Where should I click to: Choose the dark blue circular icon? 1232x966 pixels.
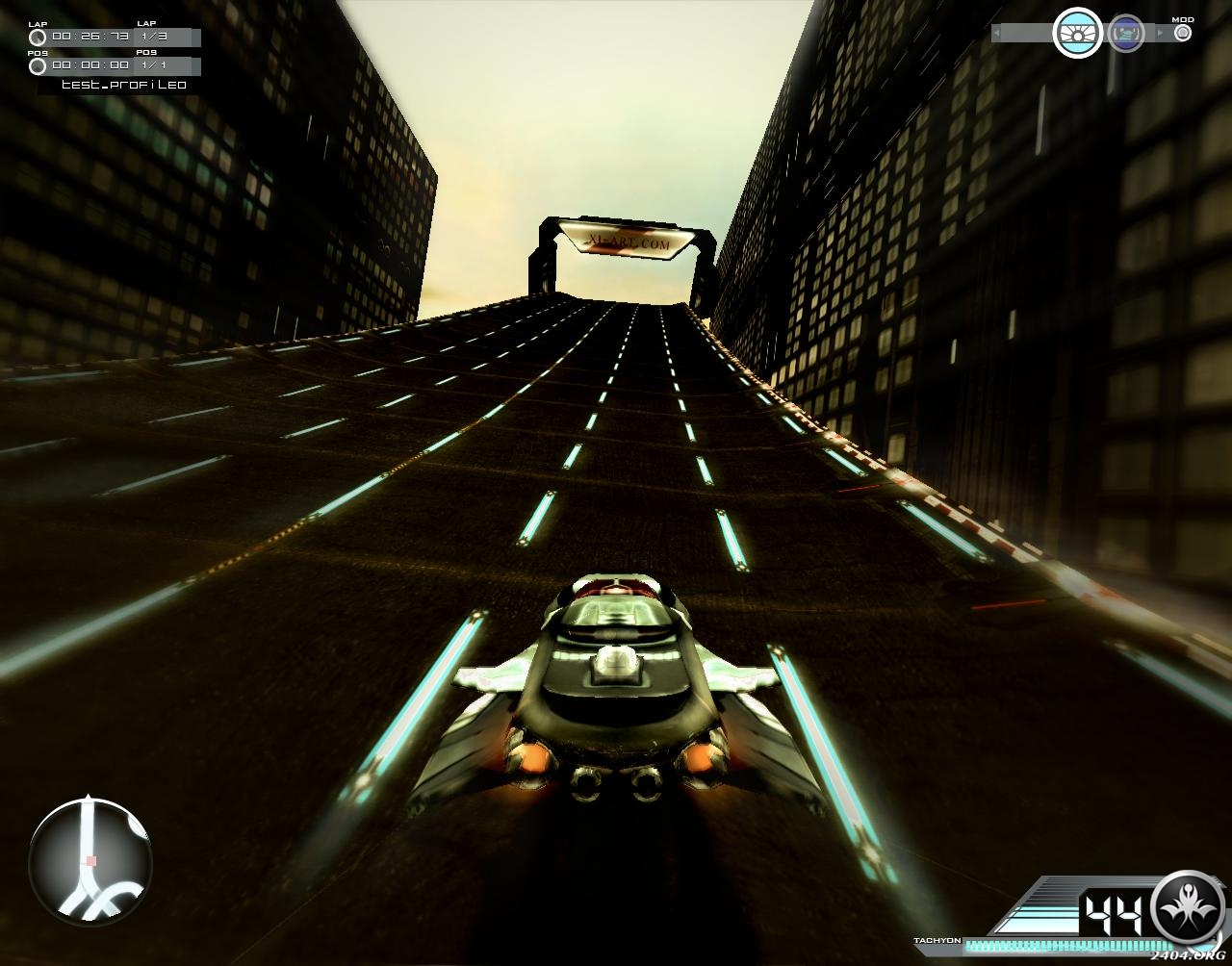[x=1125, y=34]
